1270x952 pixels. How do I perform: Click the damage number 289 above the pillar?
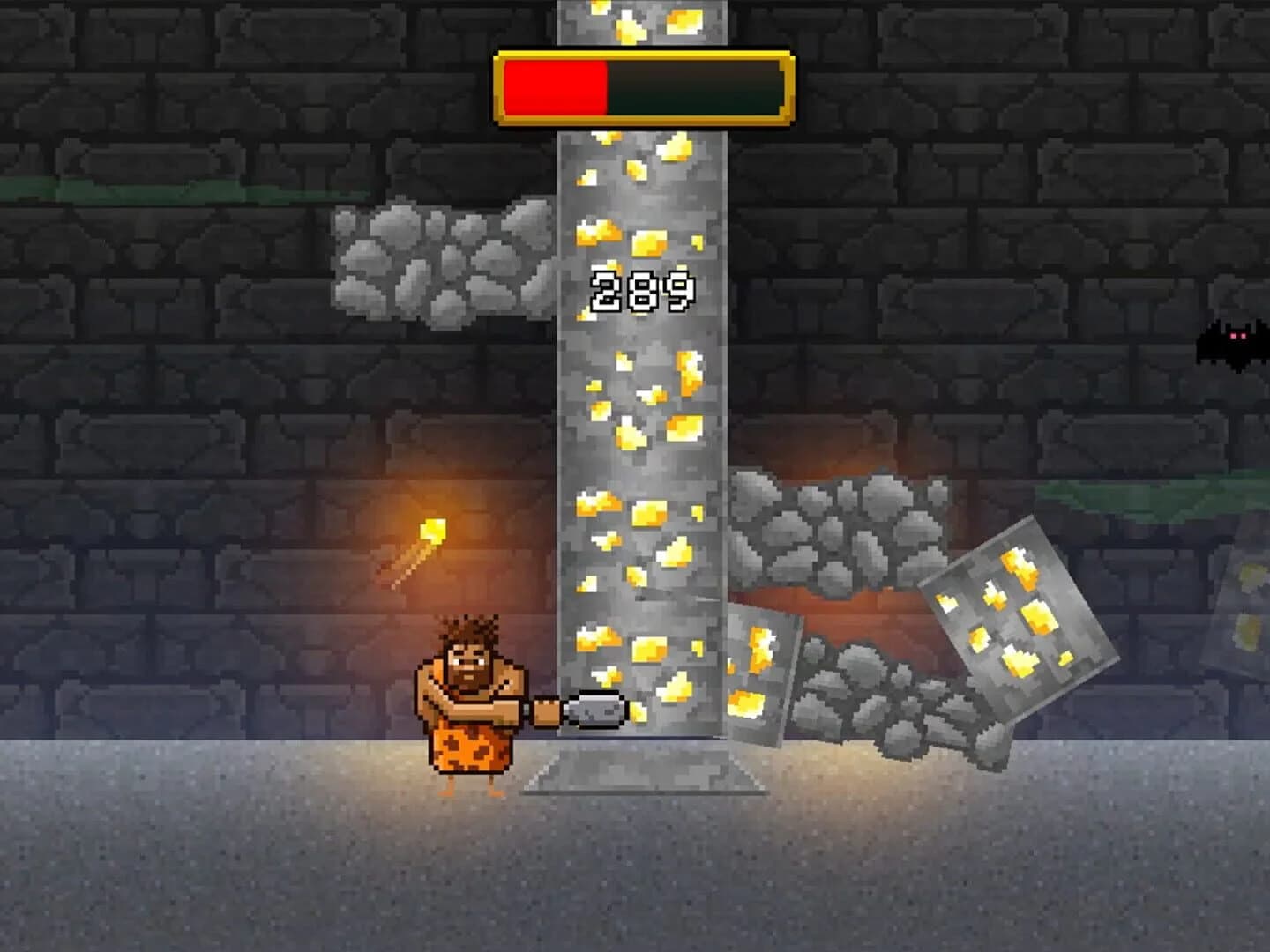tap(641, 291)
